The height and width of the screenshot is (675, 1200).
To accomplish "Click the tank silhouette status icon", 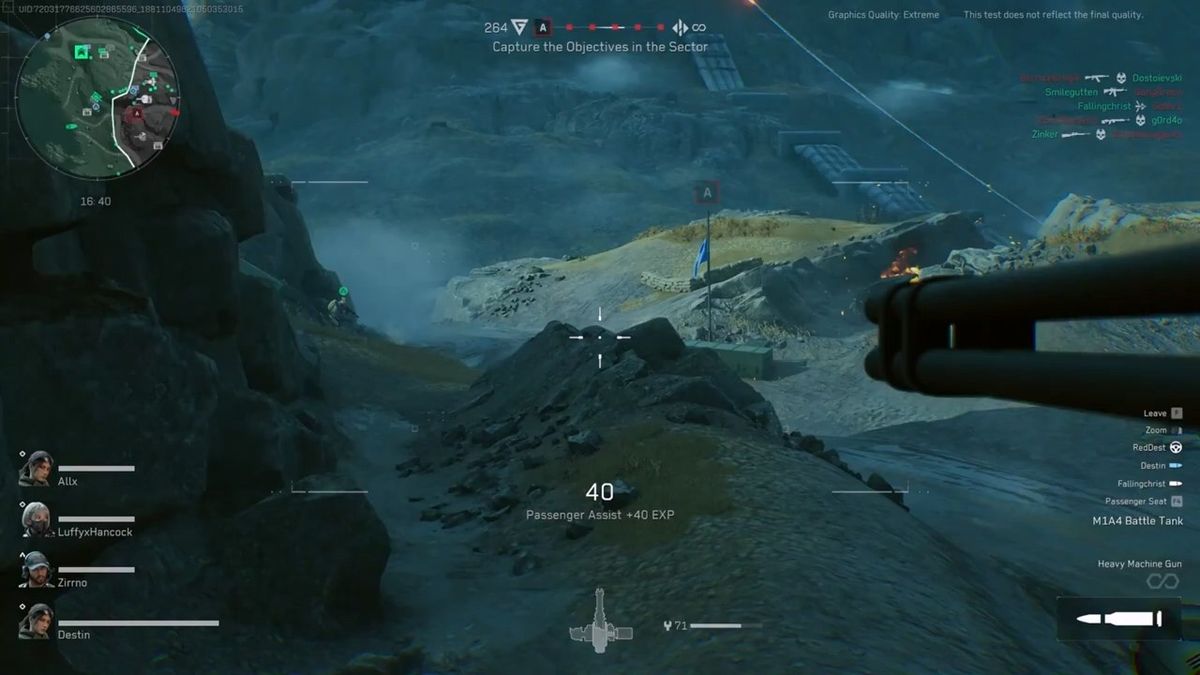I will click(x=600, y=621).
